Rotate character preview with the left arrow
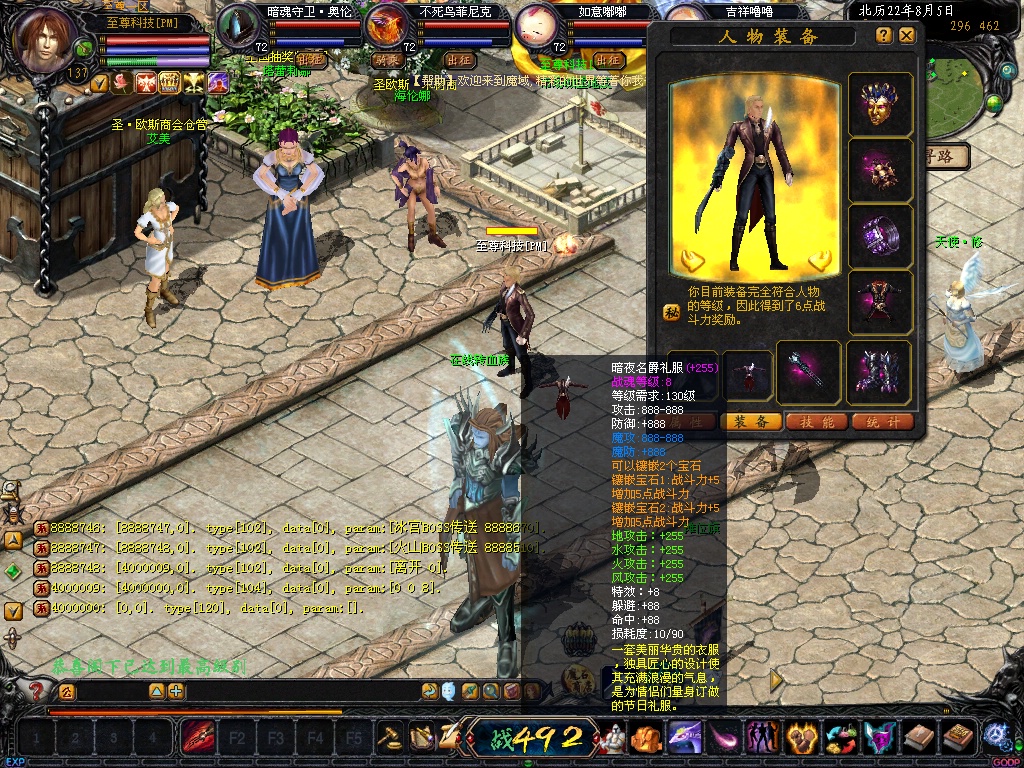This screenshot has height=768, width=1024. [x=692, y=261]
